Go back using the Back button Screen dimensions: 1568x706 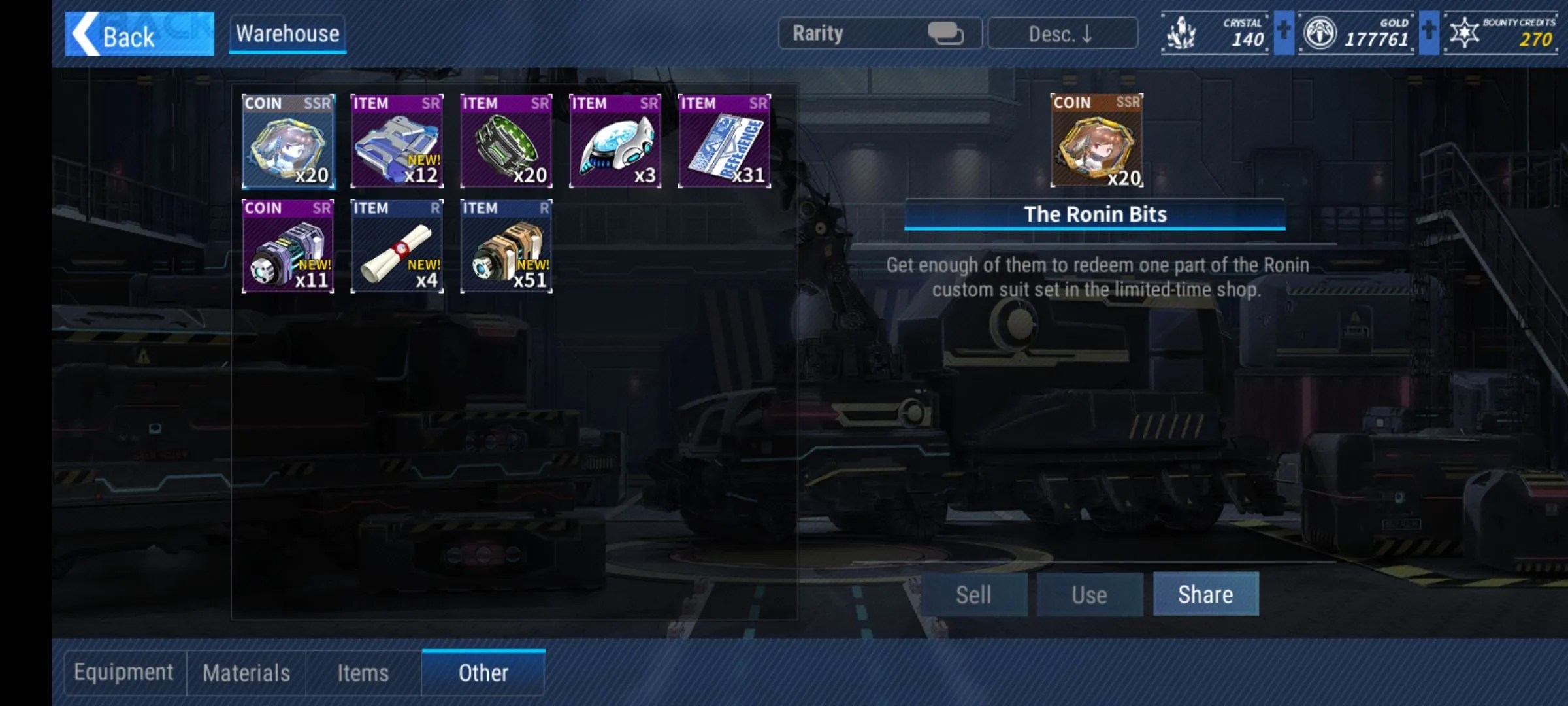[139, 34]
